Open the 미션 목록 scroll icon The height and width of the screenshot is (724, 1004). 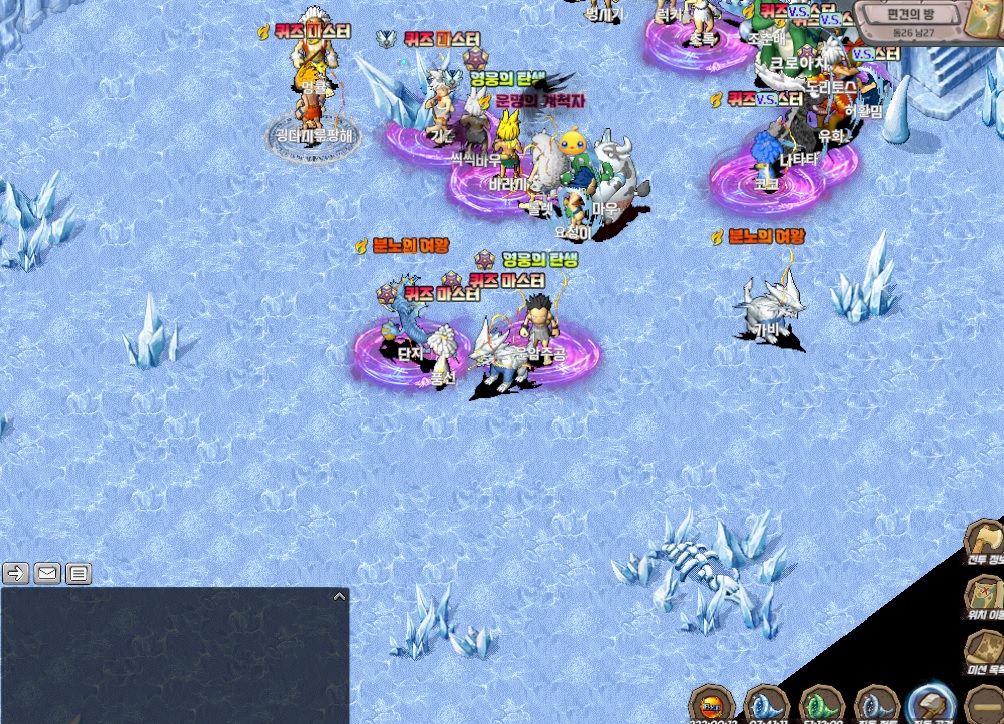[984, 648]
